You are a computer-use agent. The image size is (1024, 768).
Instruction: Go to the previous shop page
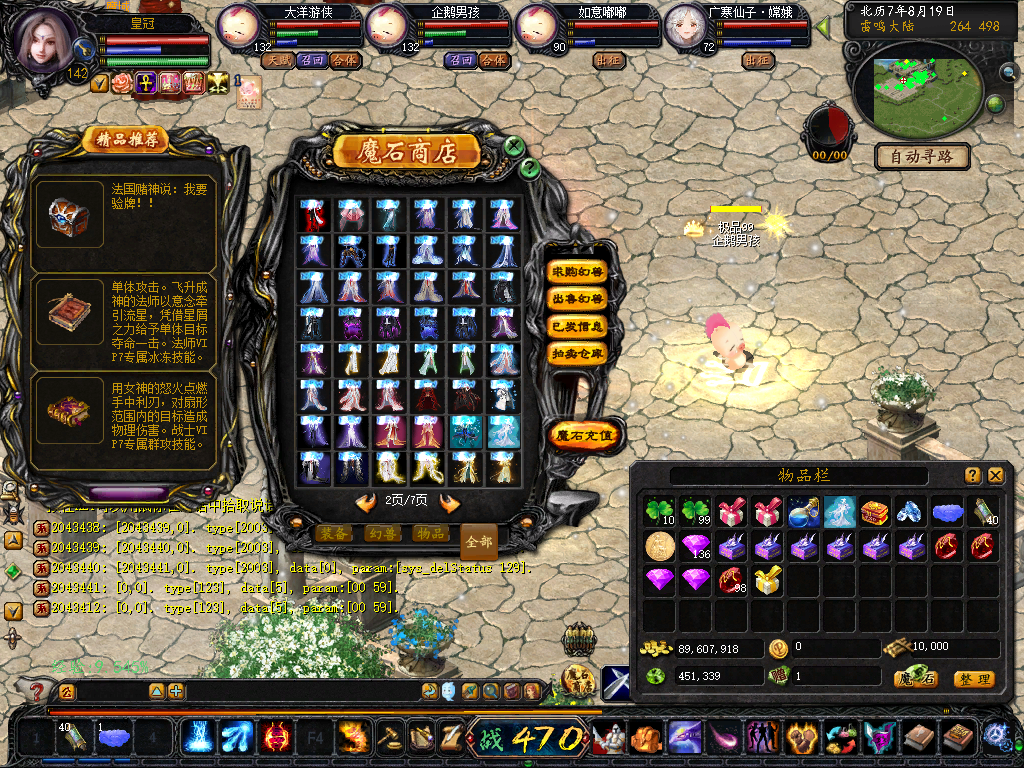click(x=366, y=501)
